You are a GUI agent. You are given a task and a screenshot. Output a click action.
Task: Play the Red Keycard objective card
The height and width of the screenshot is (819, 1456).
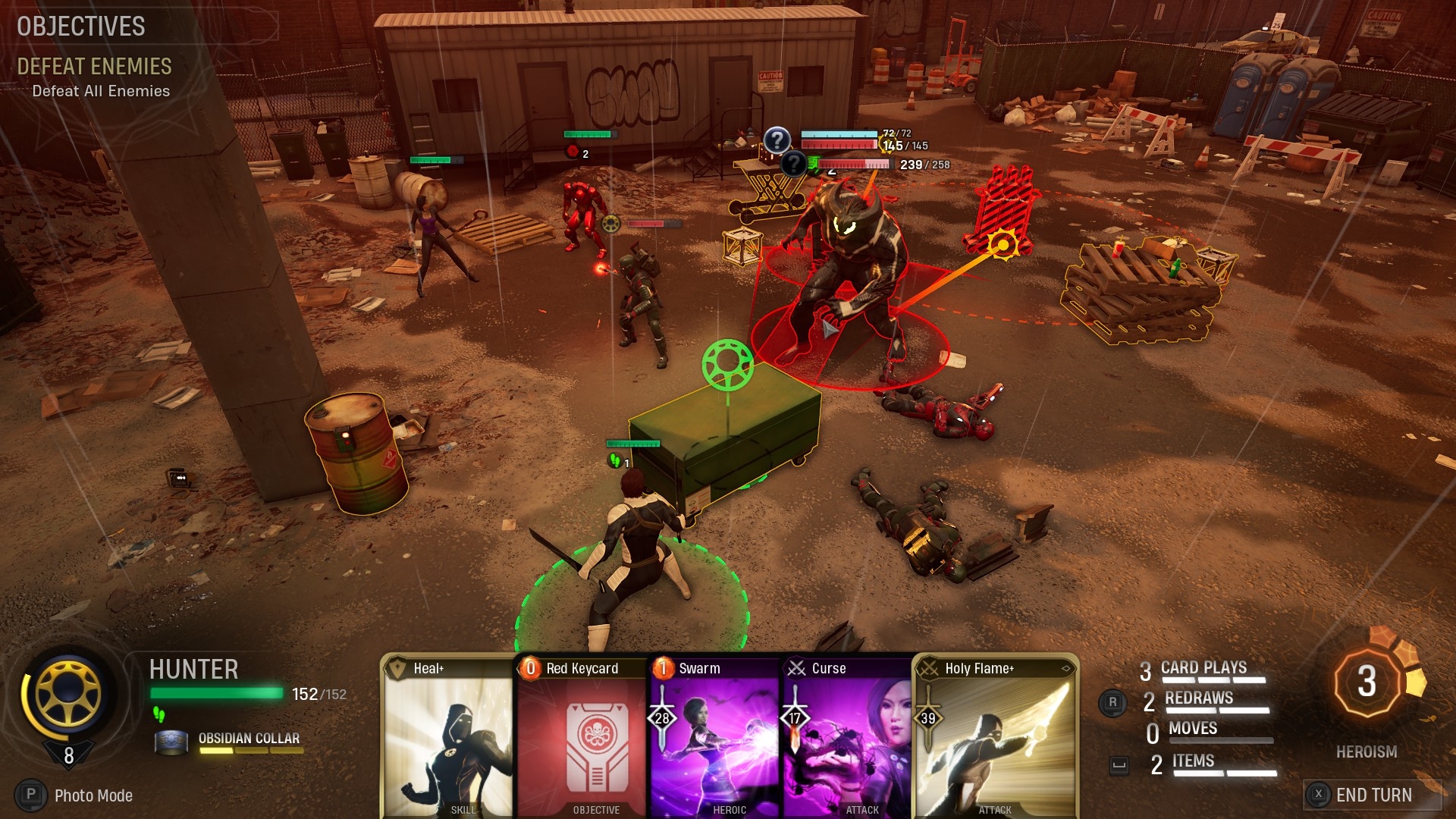coord(582,736)
